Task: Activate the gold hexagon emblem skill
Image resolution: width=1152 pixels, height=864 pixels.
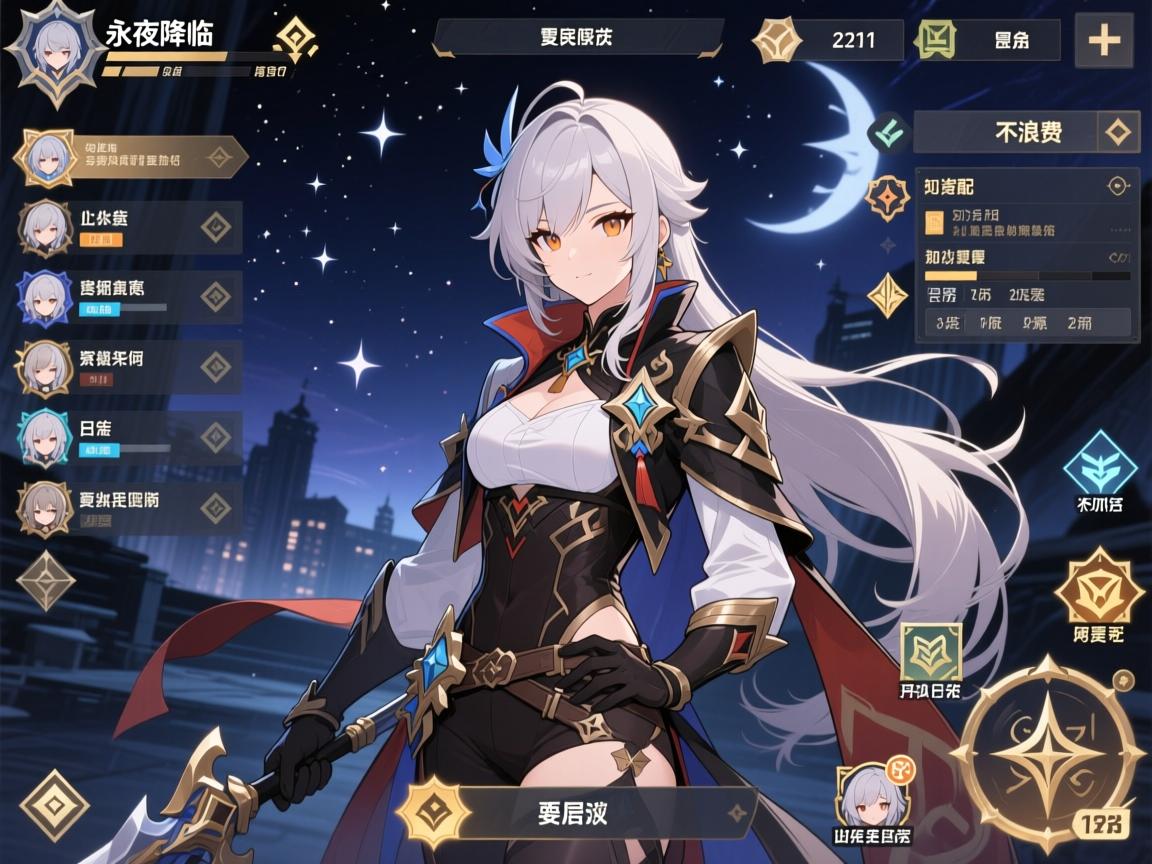Action: coord(1100,591)
